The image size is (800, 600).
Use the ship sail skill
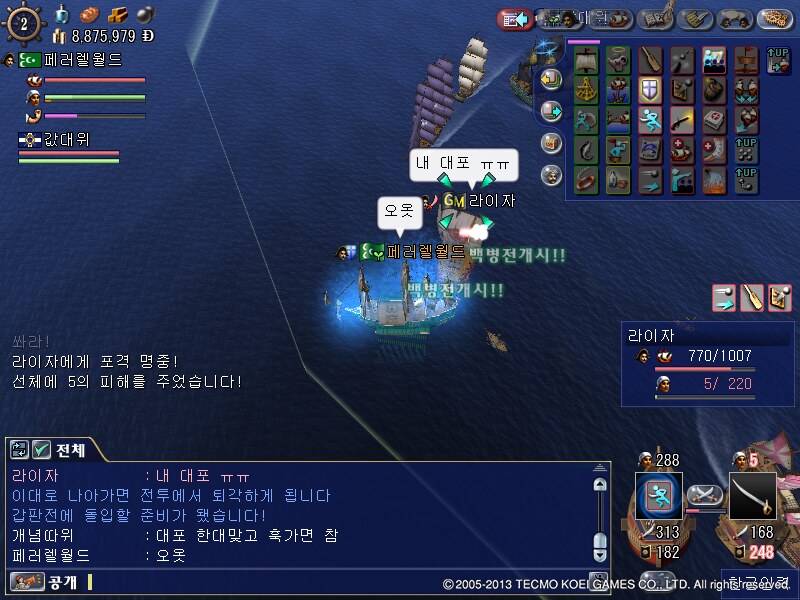(586, 60)
